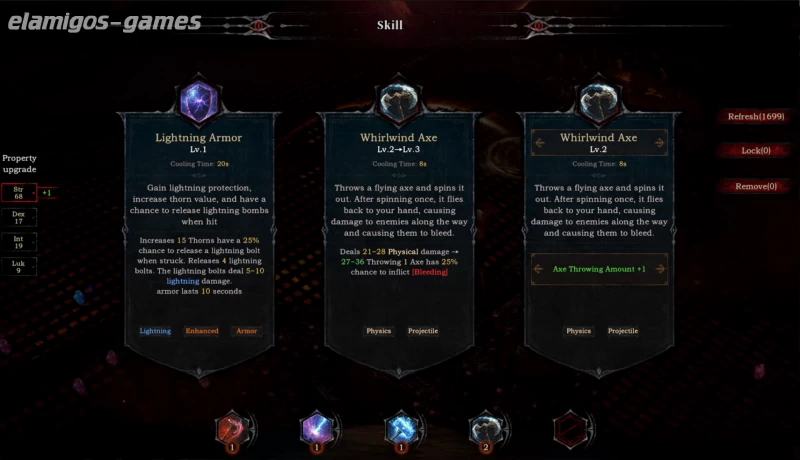The height and width of the screenshot is (460, 800).
Task: Click the Lightning tag on Lightning Armor
Action: pyautogui.click(x=155, y=331)
